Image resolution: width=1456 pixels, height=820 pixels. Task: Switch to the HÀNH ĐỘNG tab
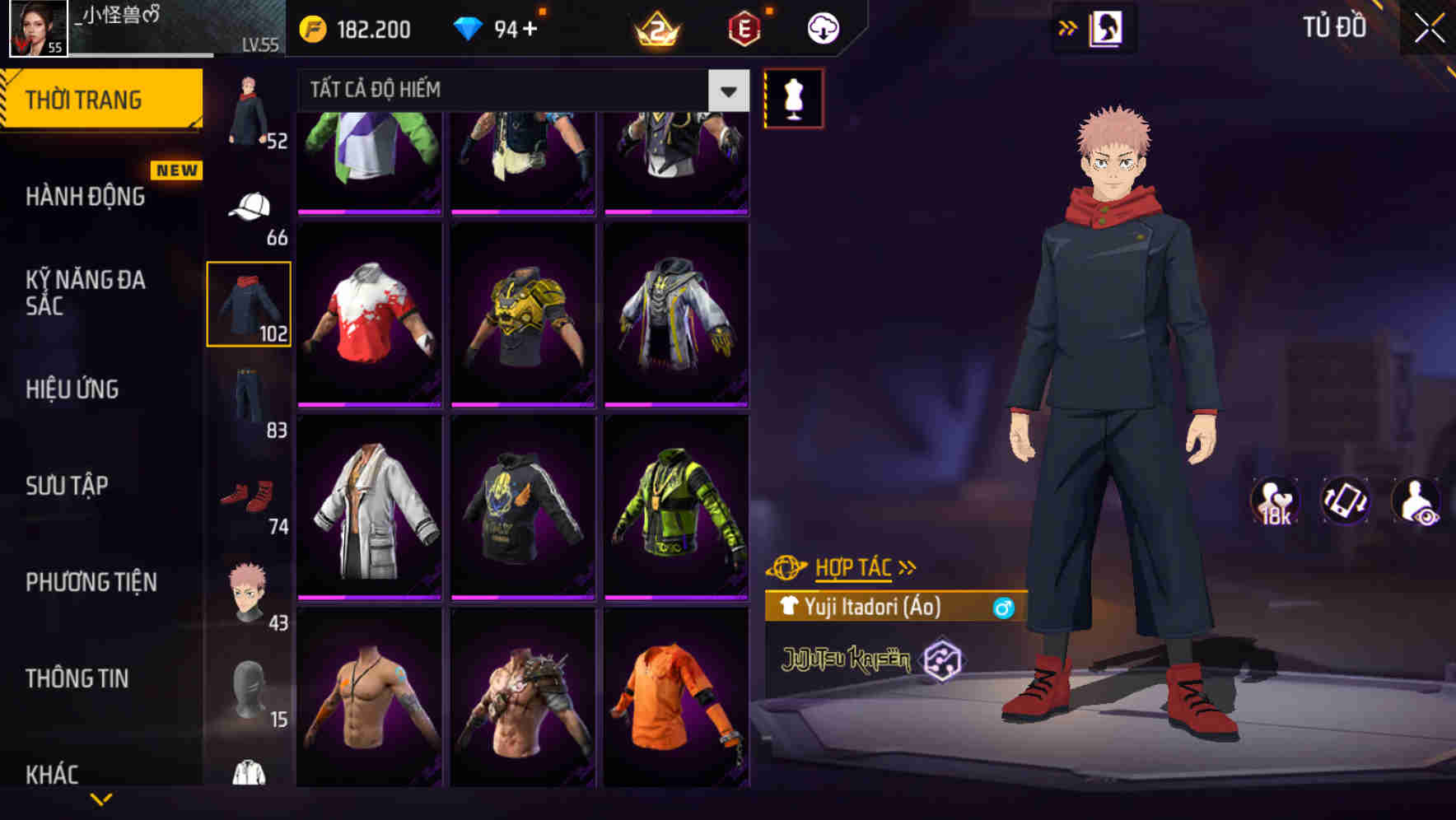86,197
